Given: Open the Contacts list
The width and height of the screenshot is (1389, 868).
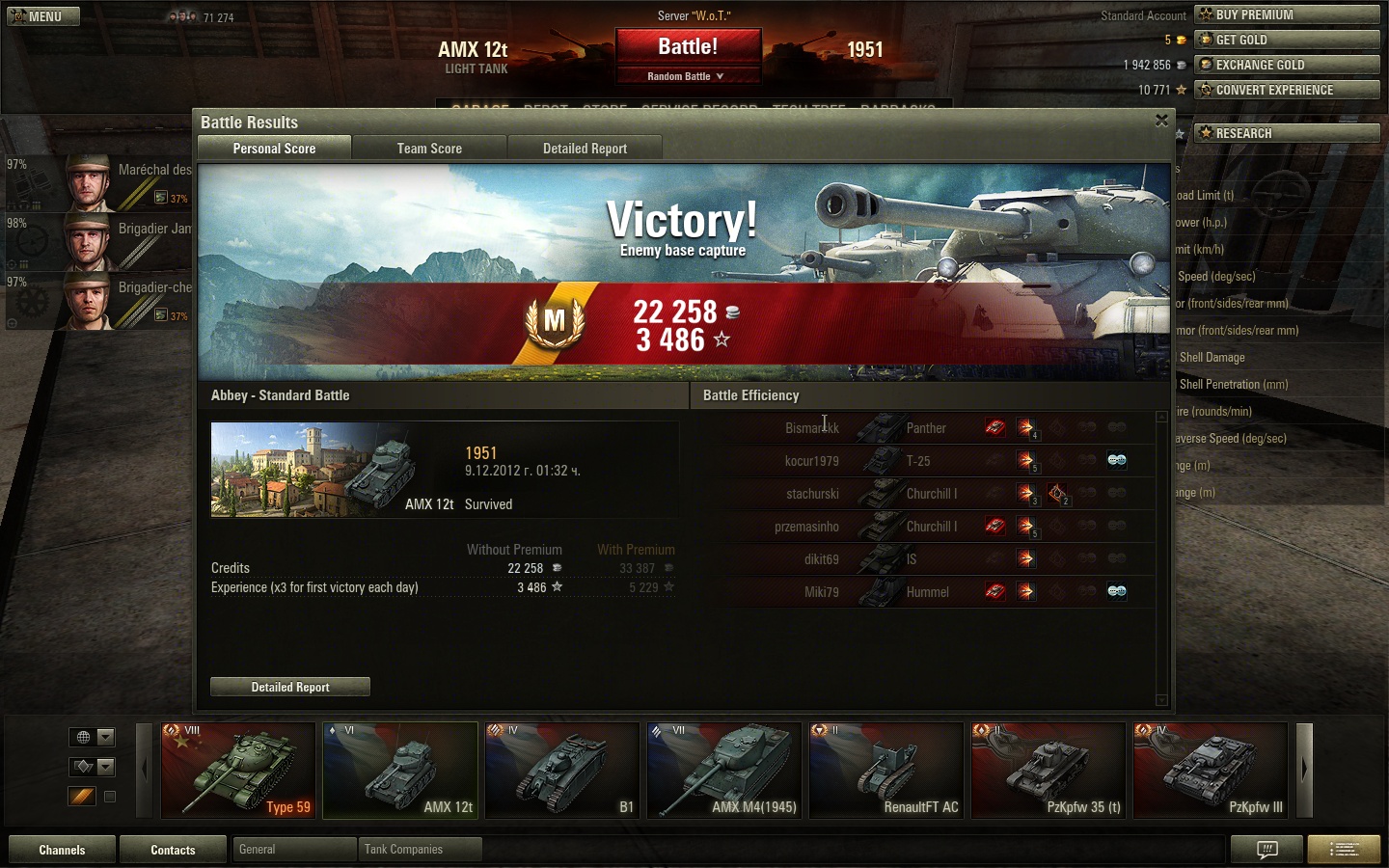Looking at the screenshot, I should pyautogui.click(x=173, y=850).
